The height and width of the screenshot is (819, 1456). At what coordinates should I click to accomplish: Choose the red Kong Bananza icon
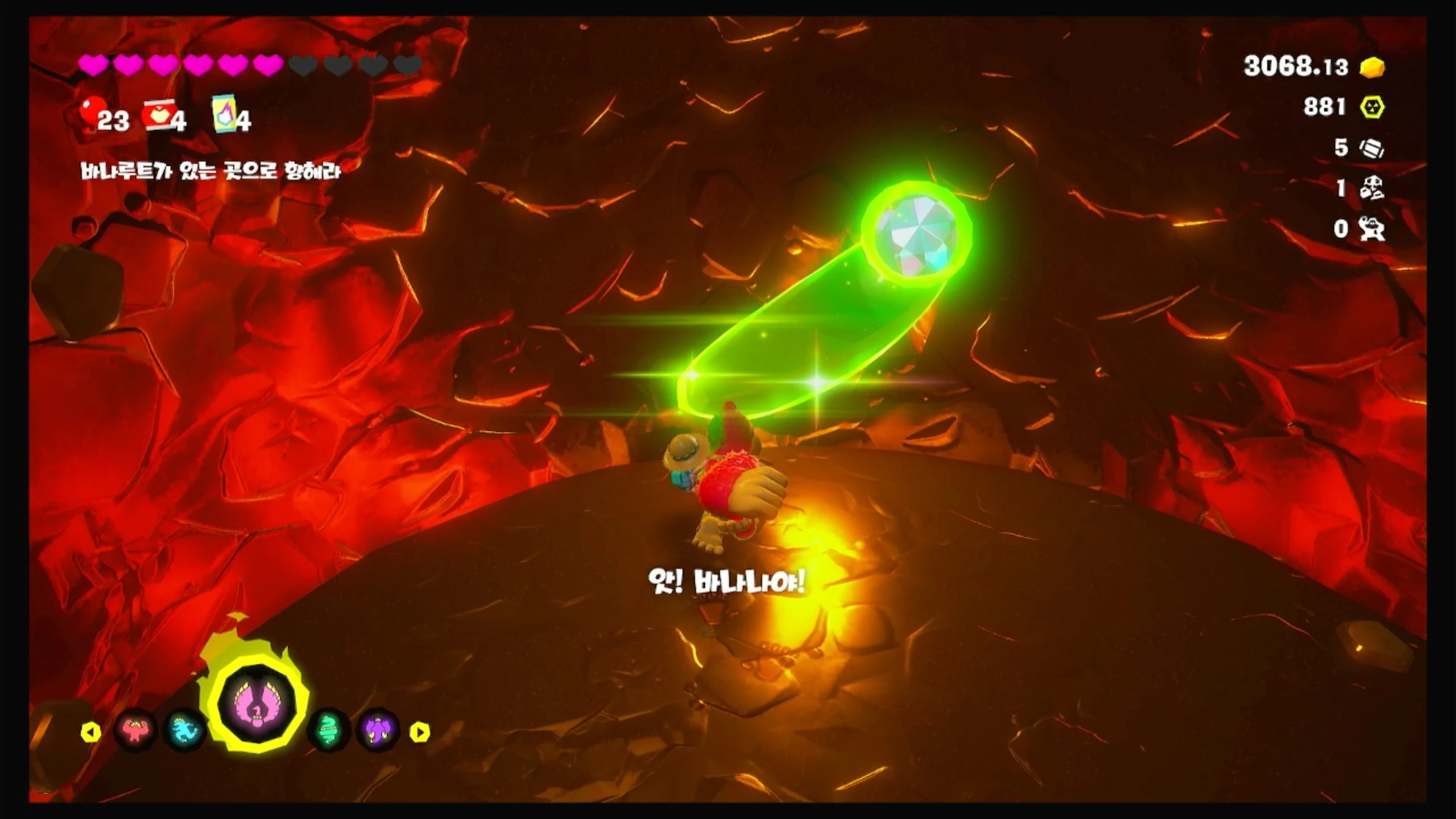[135, 730]
